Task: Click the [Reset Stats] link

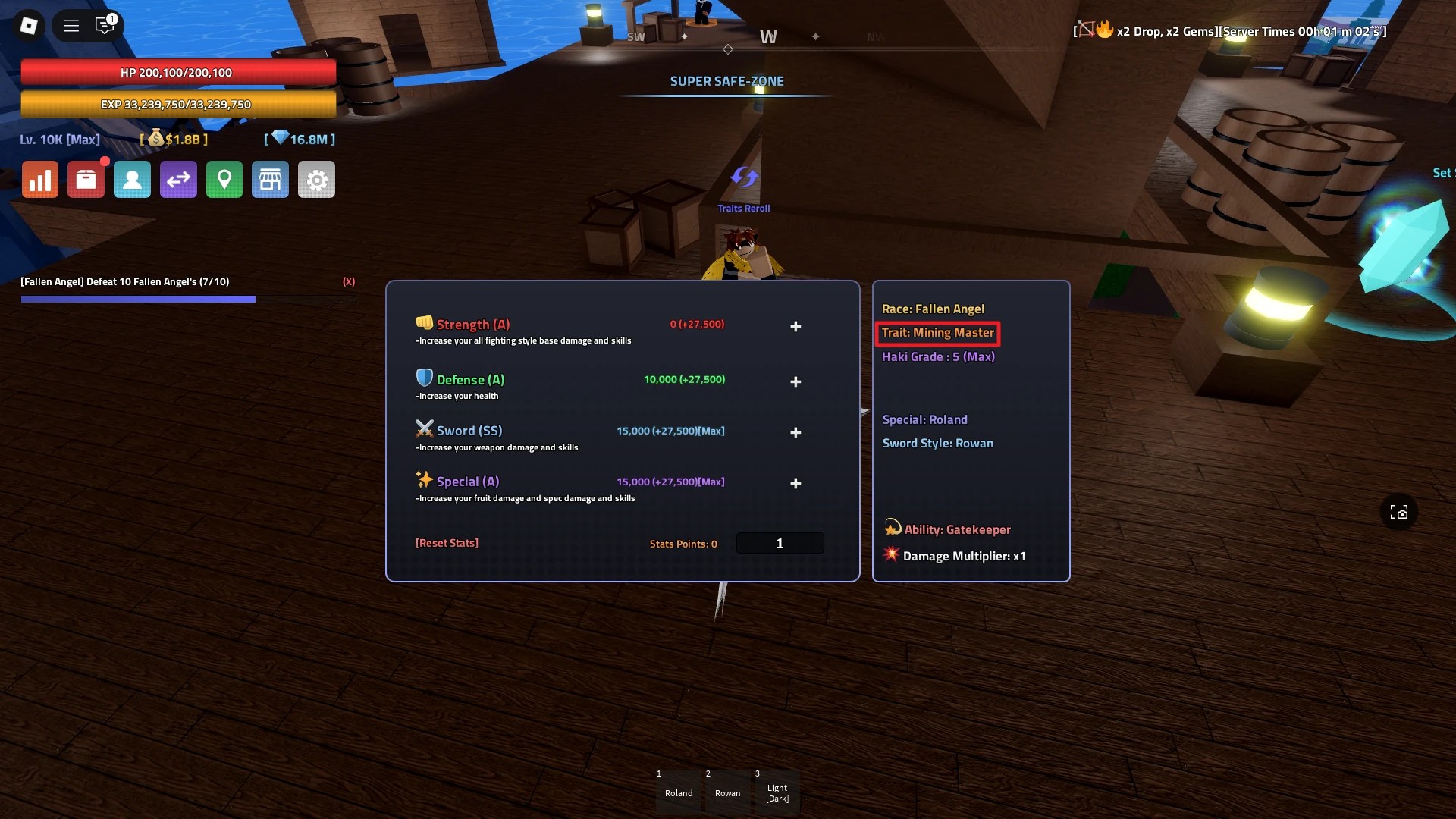Action: [447, 543]
